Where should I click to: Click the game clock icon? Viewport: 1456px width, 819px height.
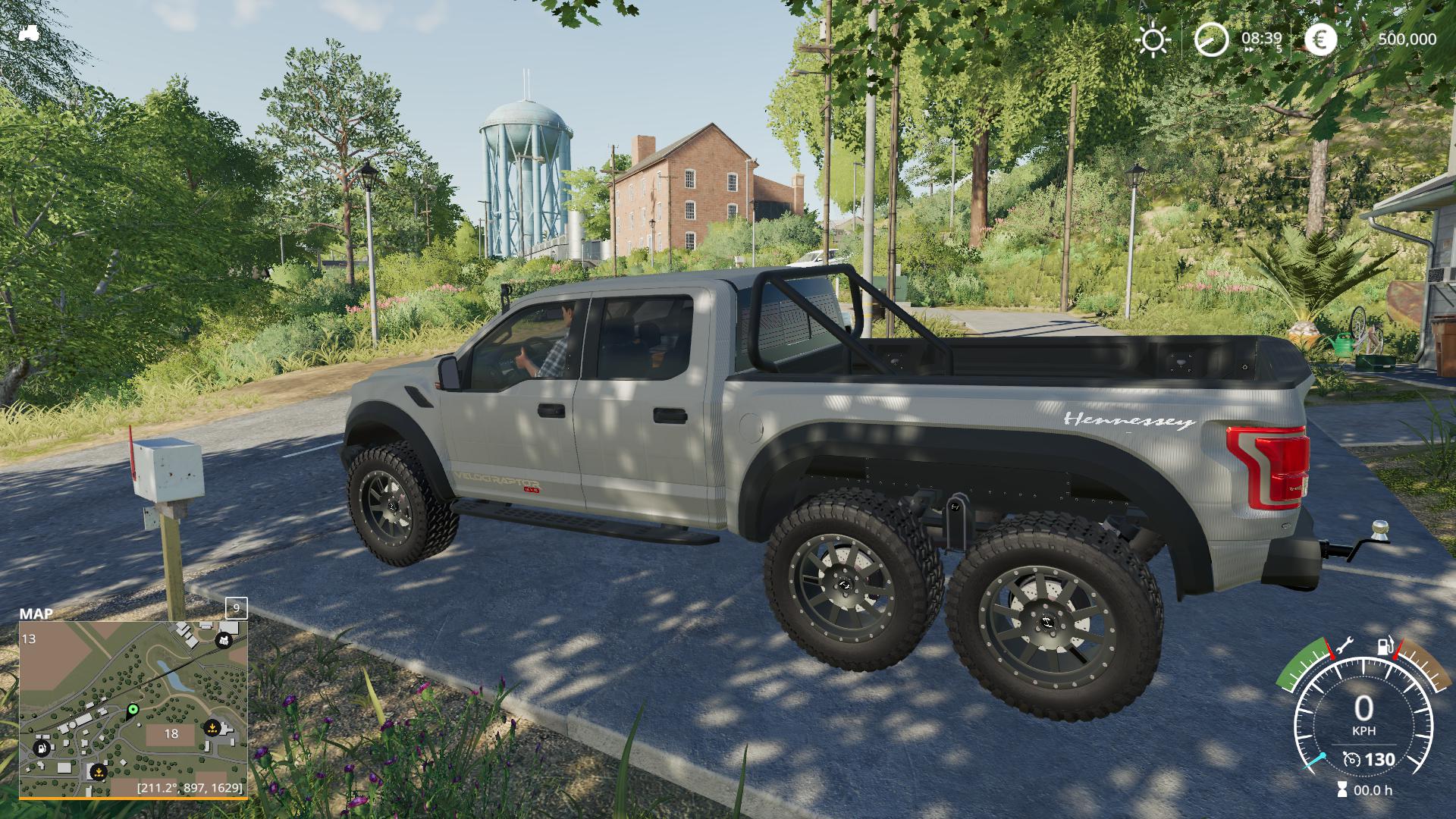pyautogui.click(x=1211, y=39)
